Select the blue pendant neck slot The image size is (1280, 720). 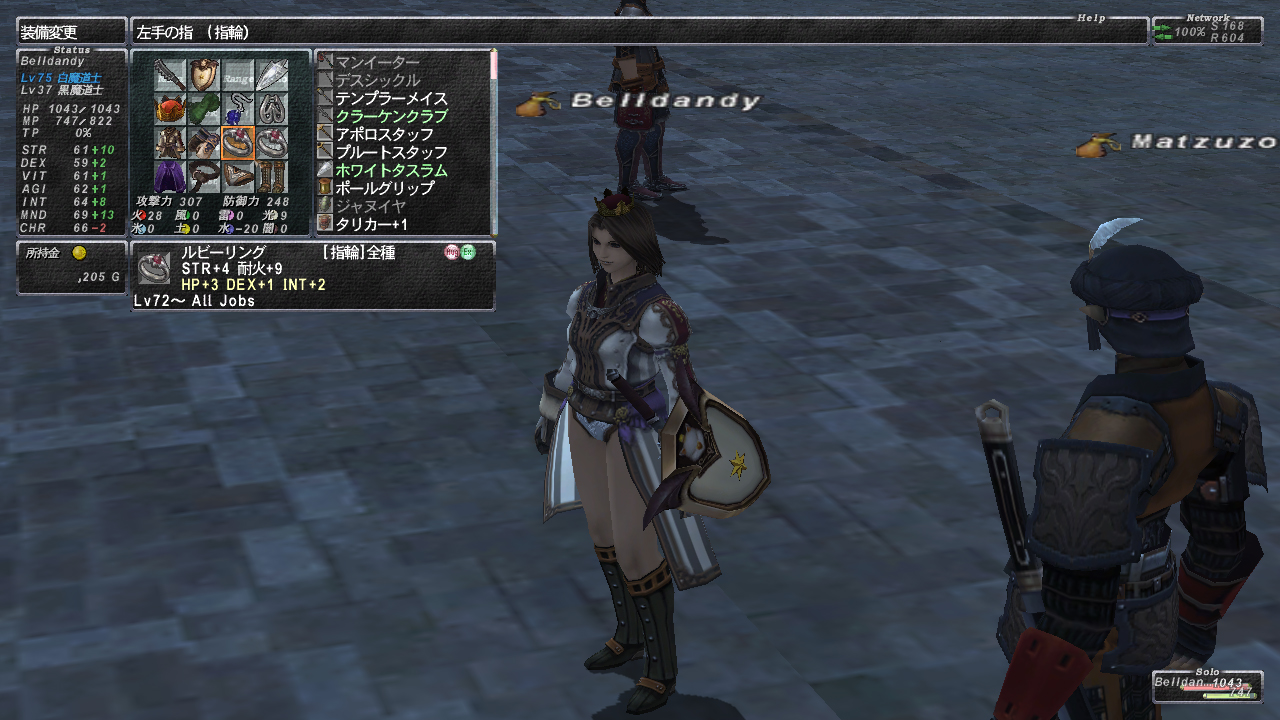click(238, 109)
